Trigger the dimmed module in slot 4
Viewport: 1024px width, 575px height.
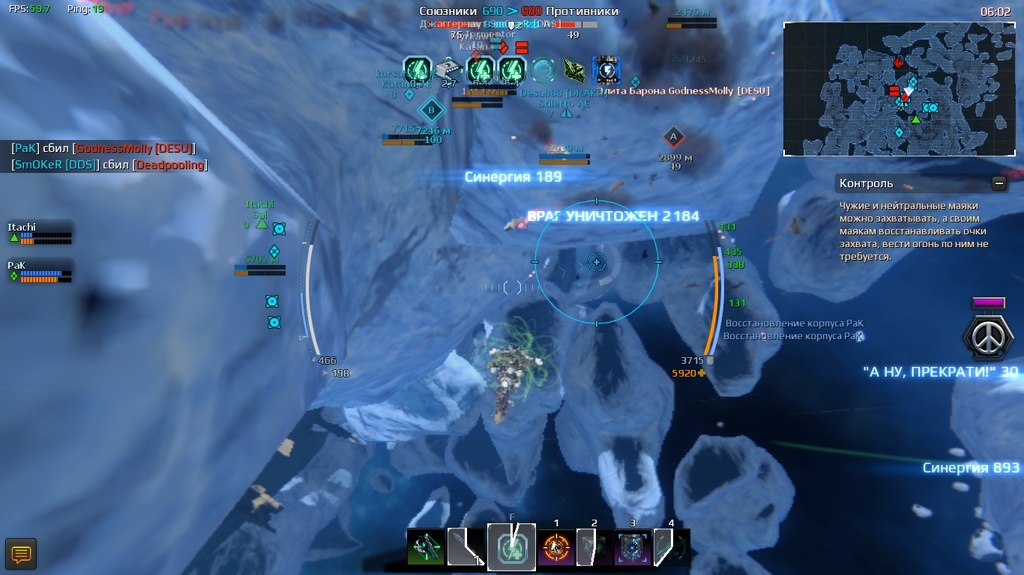672,548
